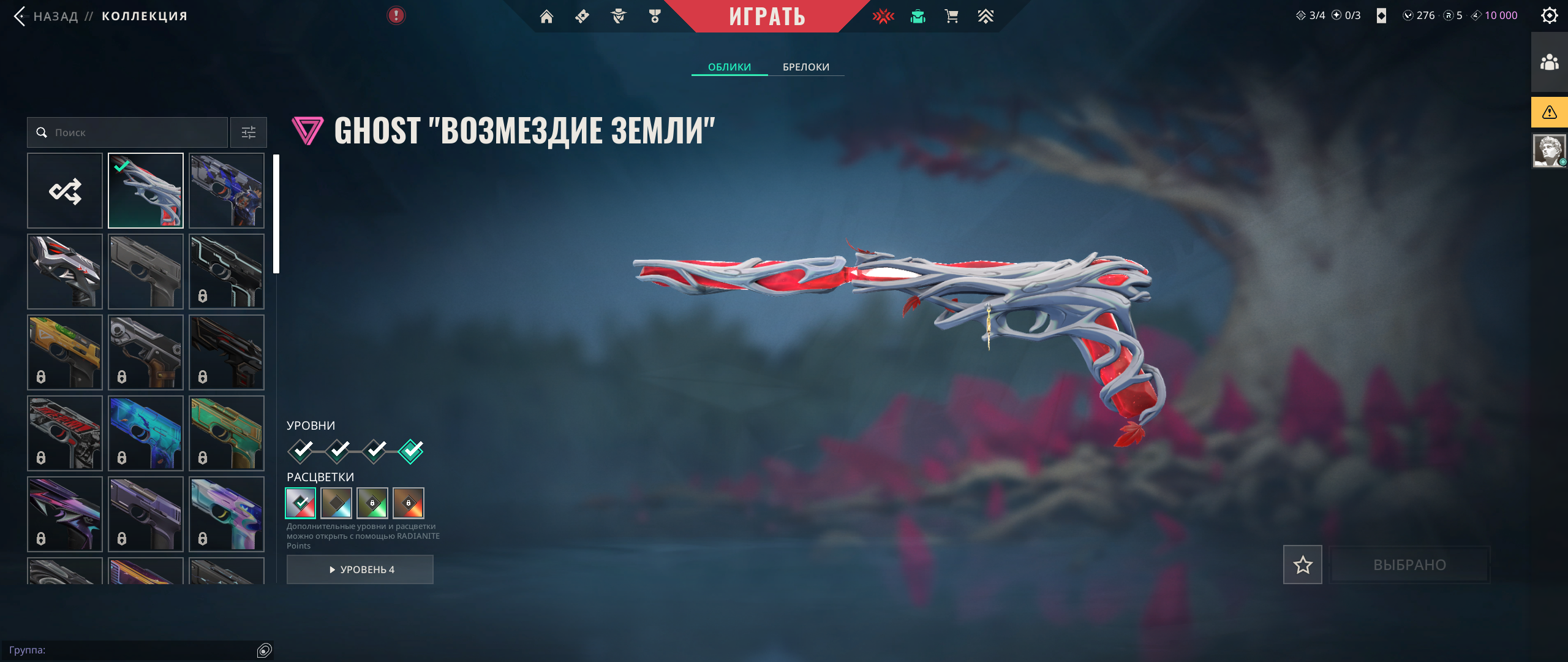Open the social friends panel
Screen dimensions: 1568x662
click(x=1549, y=62)
